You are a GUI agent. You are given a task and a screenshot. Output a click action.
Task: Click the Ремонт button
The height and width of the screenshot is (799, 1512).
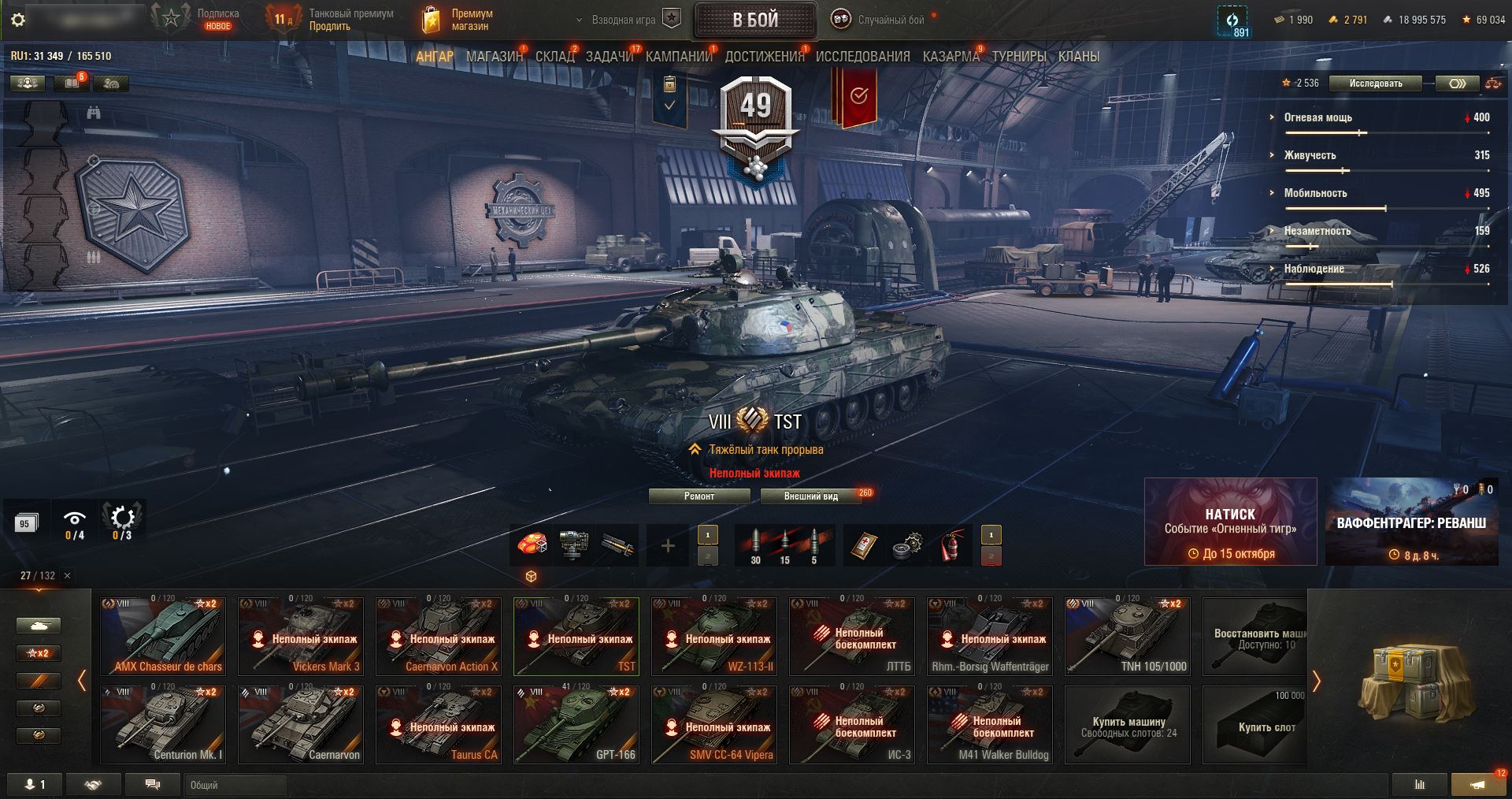pos(699,496)
